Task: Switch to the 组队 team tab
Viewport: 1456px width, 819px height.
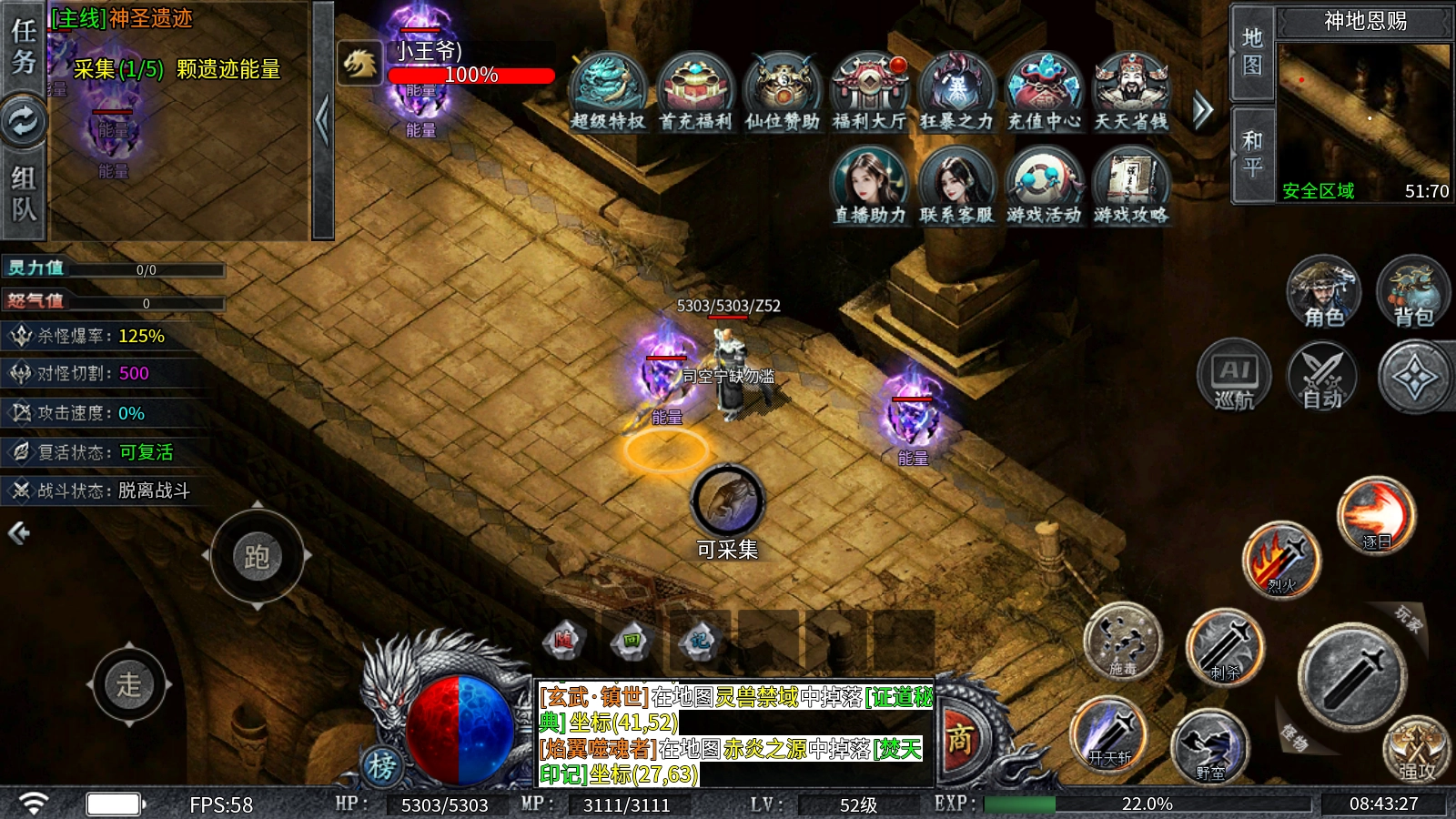Action: pos(23,193)
